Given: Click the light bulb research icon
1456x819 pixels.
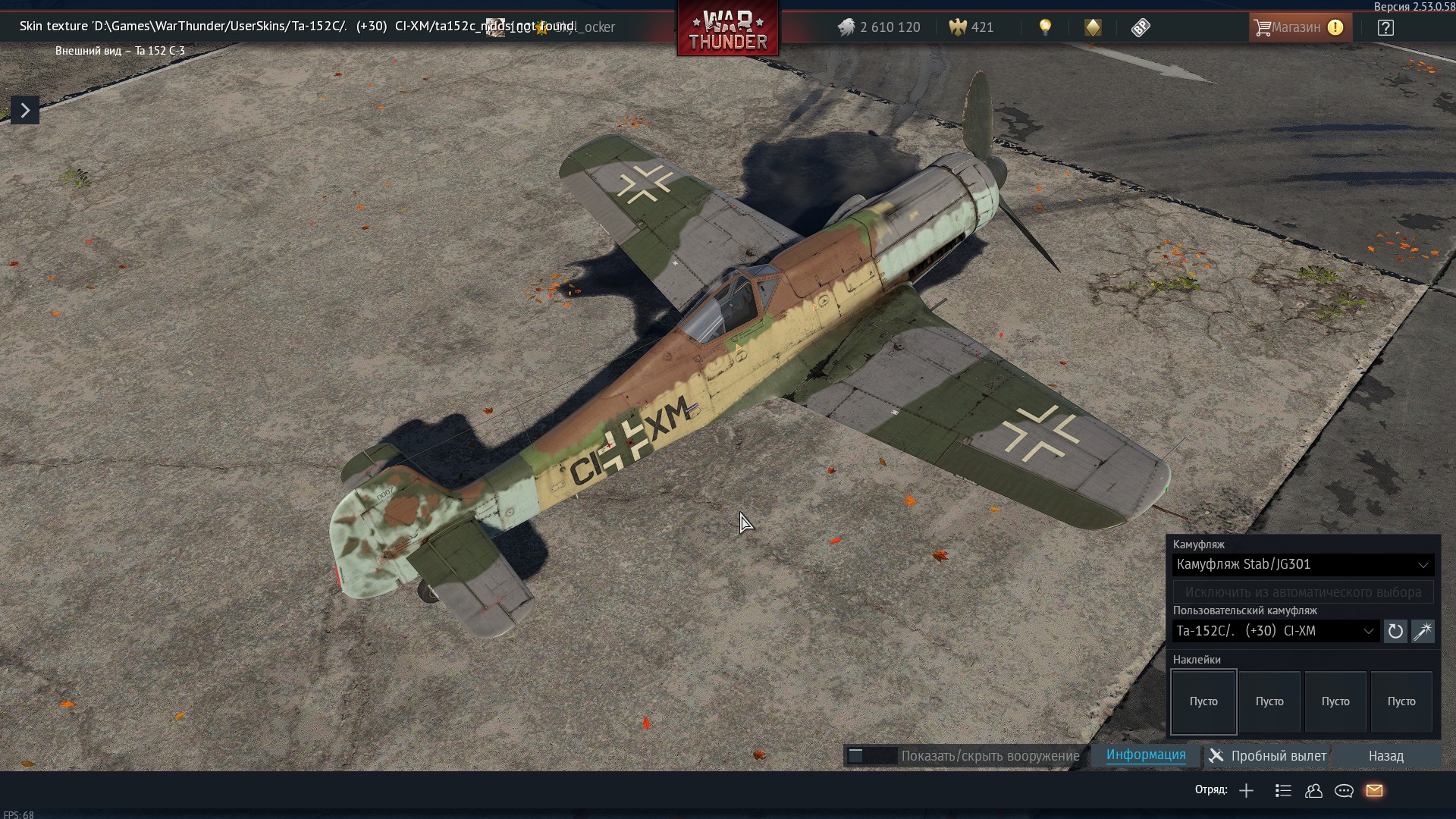Looking at the screenshot, I should pos(1045,28).
